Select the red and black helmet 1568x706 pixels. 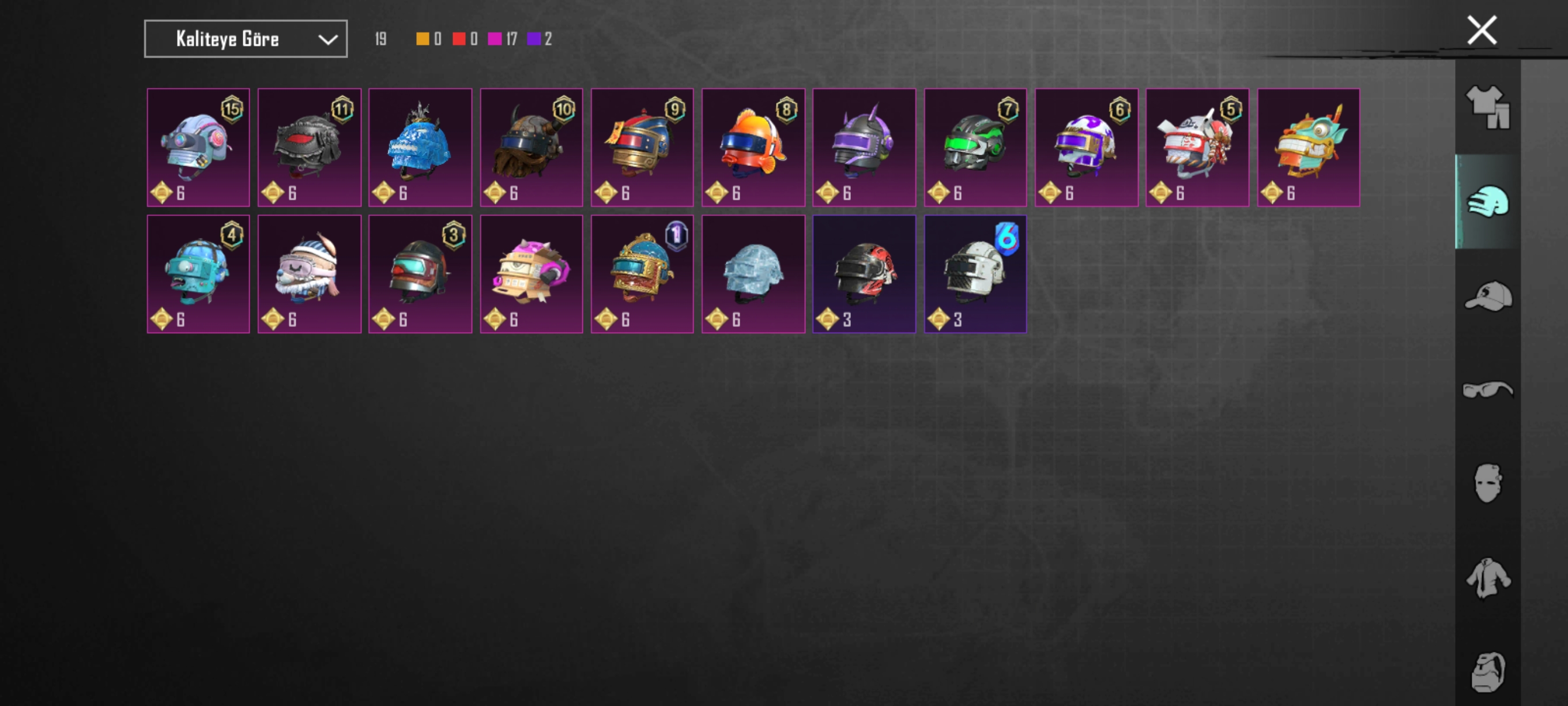pyautogui.click(x=864, y=273)
